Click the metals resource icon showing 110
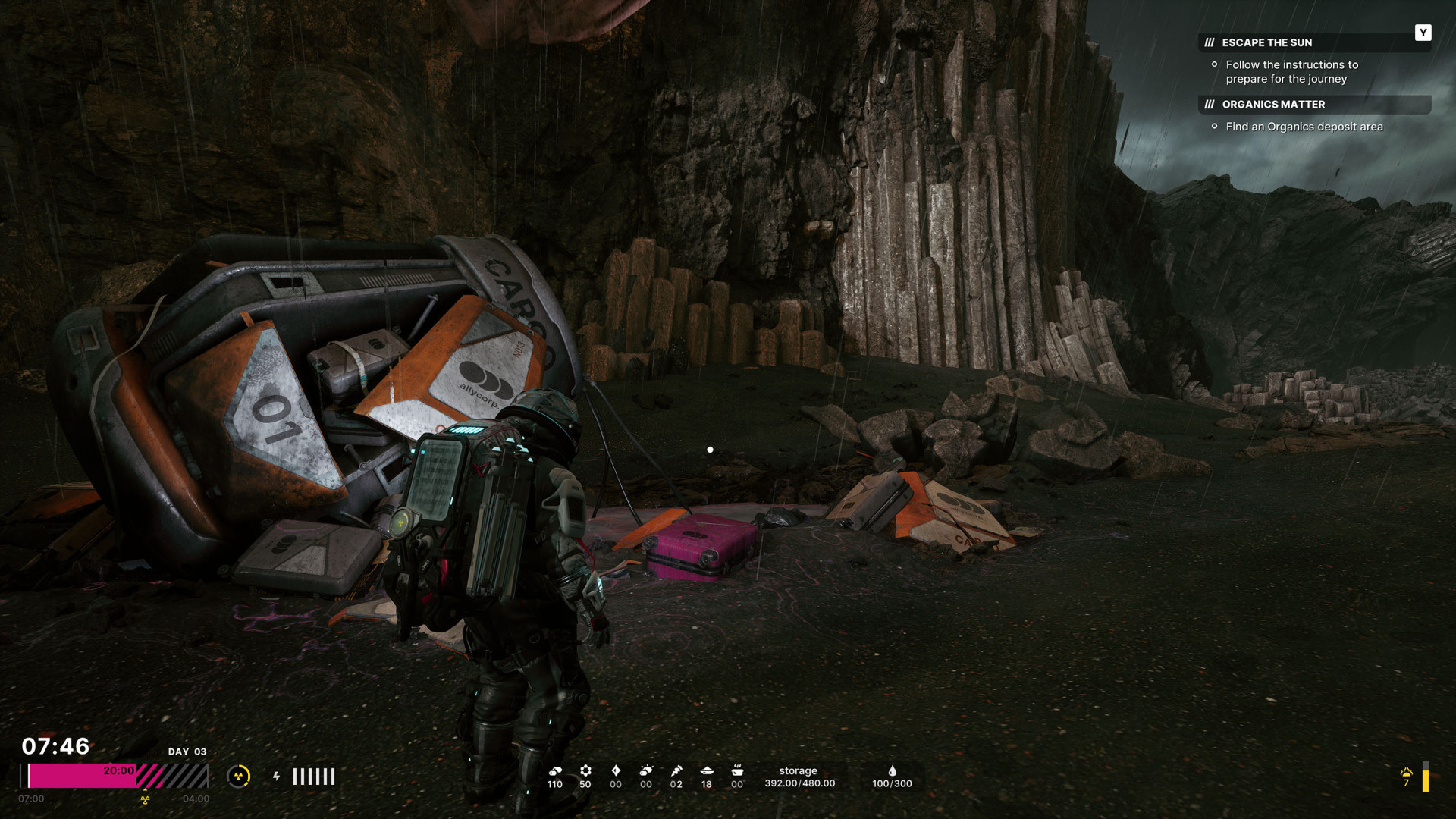Viewport: 1456px width, 819px height. (555, 770)
